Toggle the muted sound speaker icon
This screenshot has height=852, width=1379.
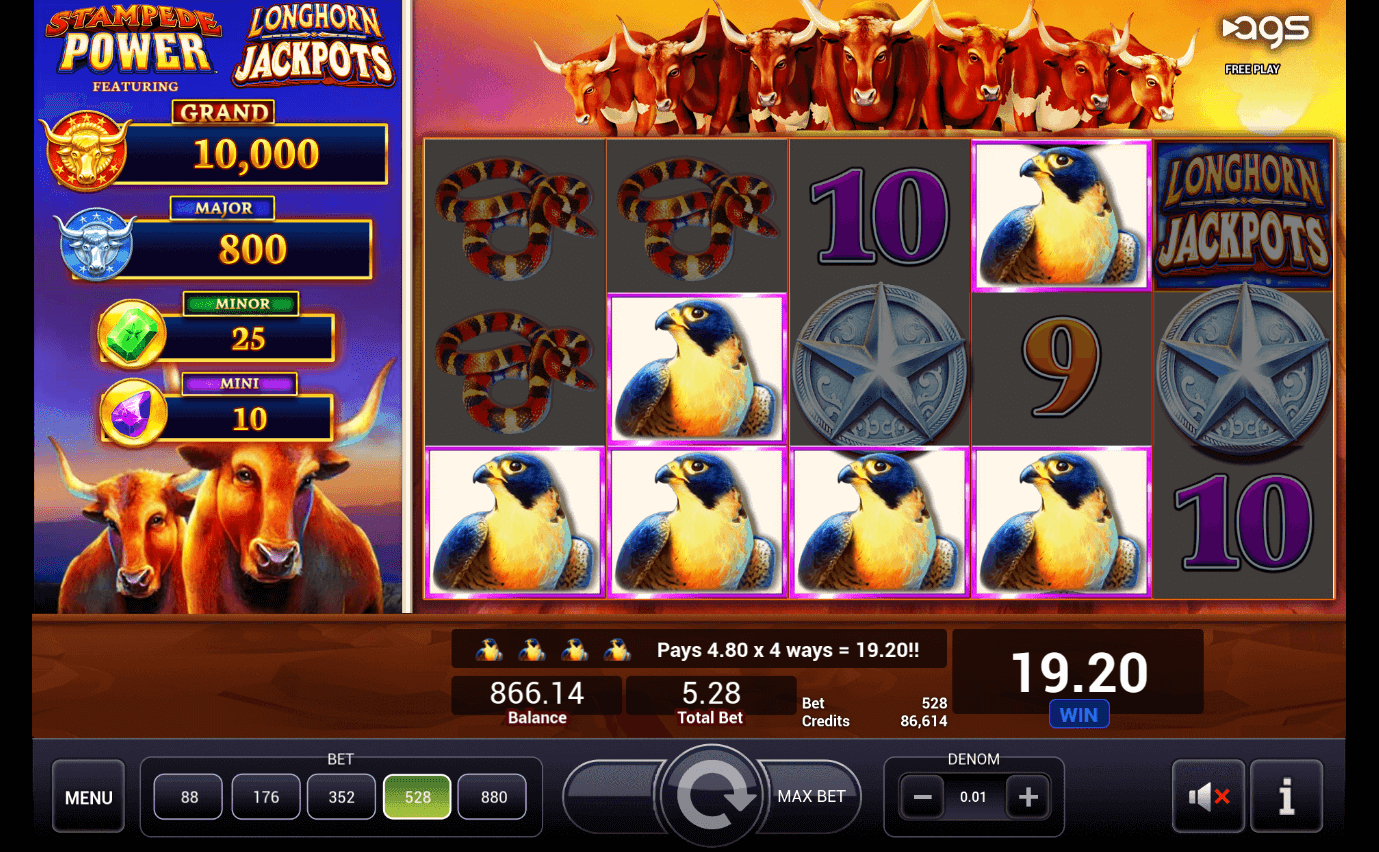point(1208,797)
